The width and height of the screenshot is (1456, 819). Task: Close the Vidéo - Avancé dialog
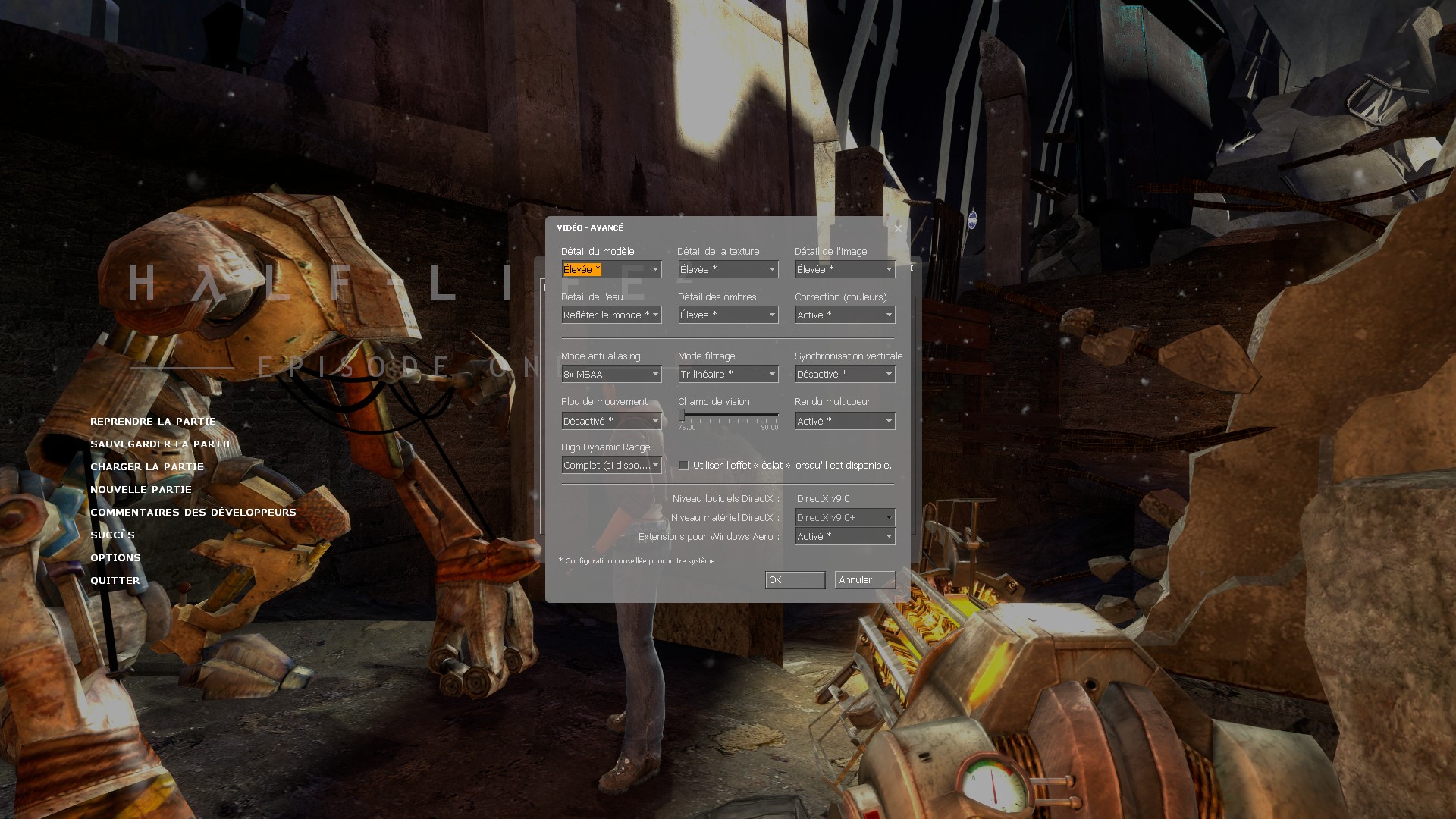click(898, 228)
